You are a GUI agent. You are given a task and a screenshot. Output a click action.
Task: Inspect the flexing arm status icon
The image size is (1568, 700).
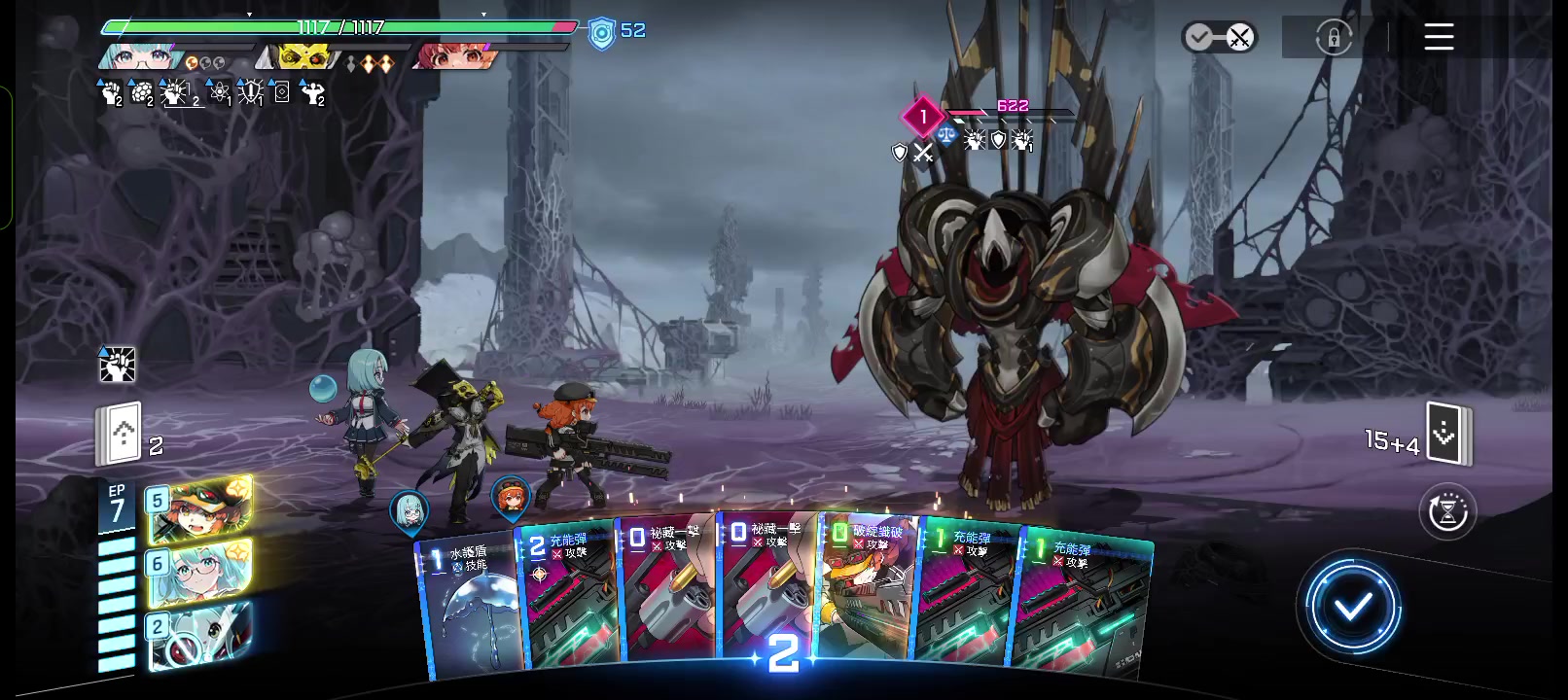tap(312, 93)
